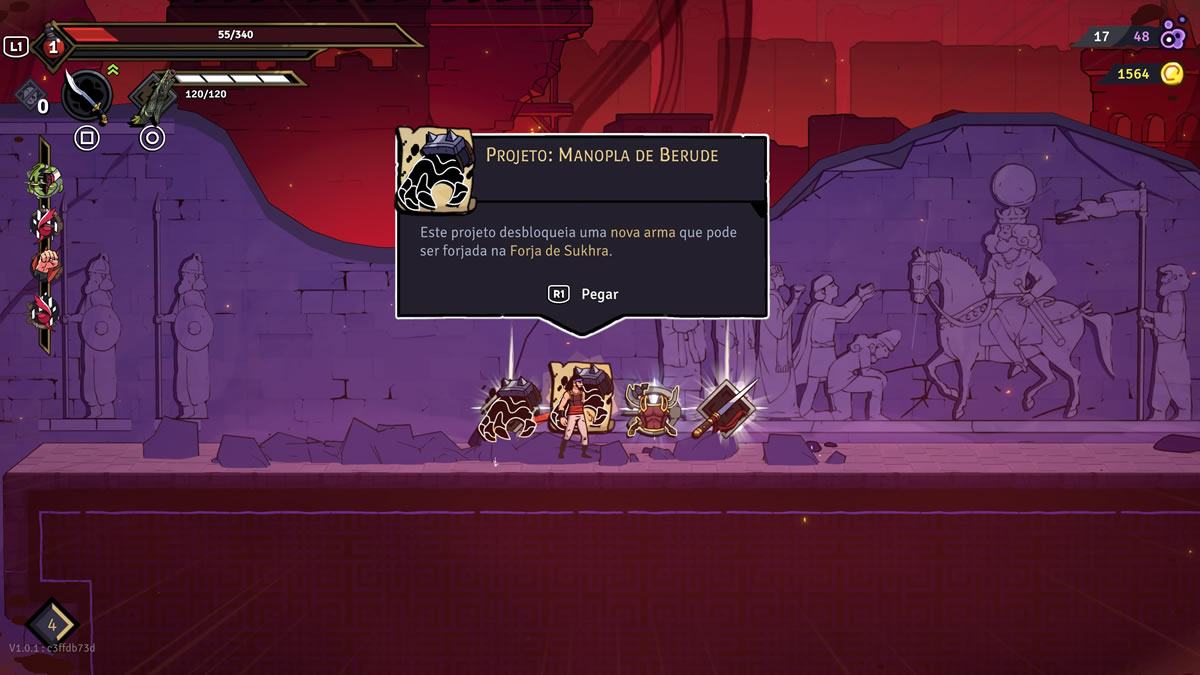Click the green medallion in the medallion bar

[x=43, y=180]
